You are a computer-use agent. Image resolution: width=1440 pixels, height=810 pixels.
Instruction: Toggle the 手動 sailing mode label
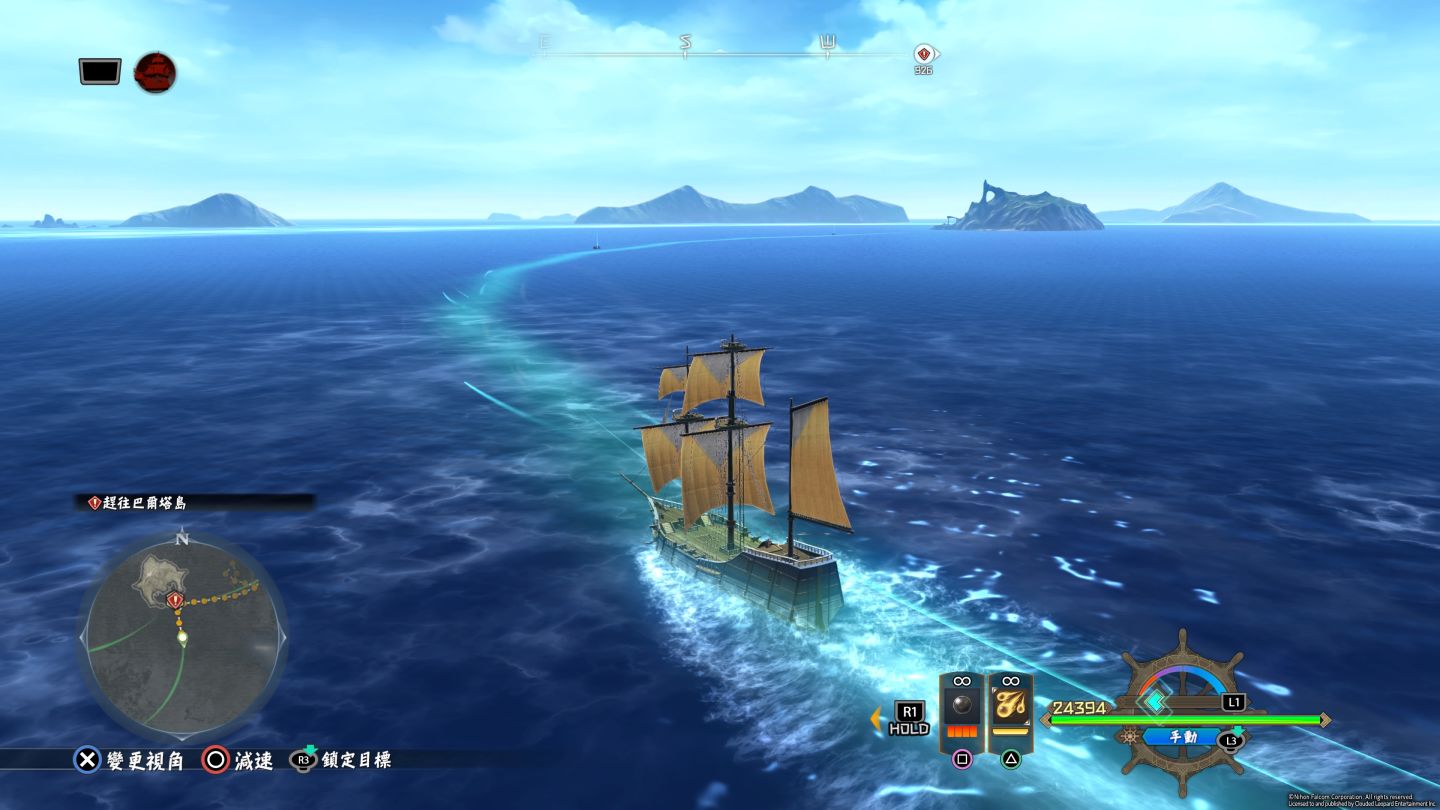pos(1182,737)
